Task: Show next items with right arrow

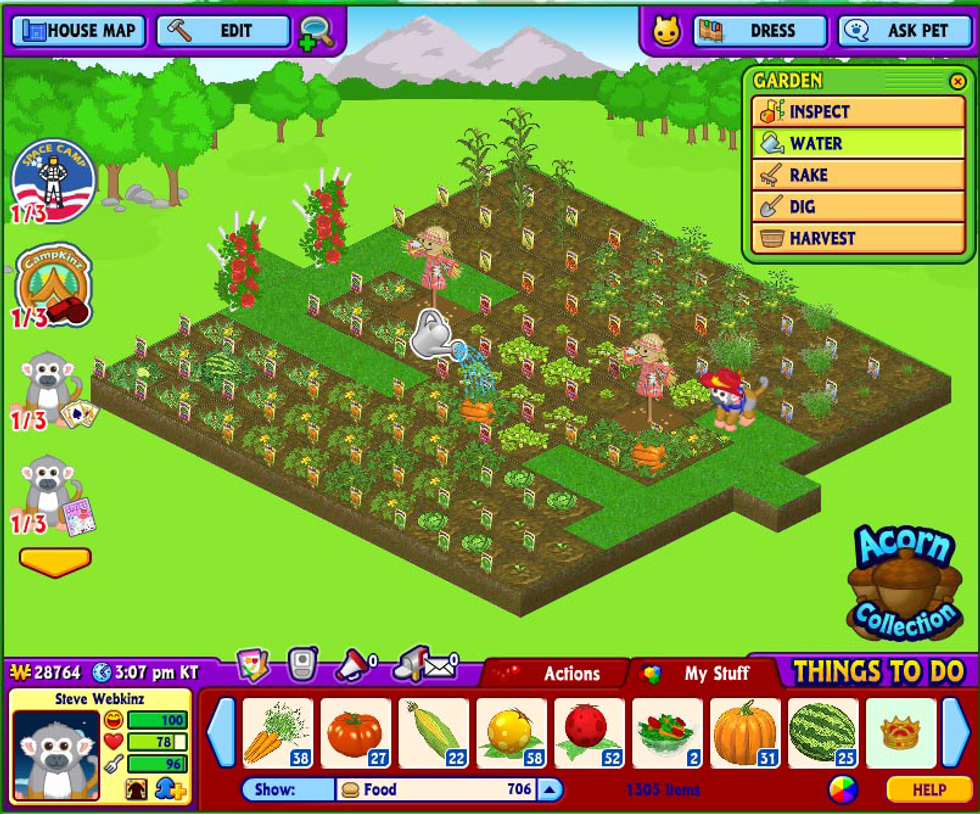Action: (x=956, y=733)
